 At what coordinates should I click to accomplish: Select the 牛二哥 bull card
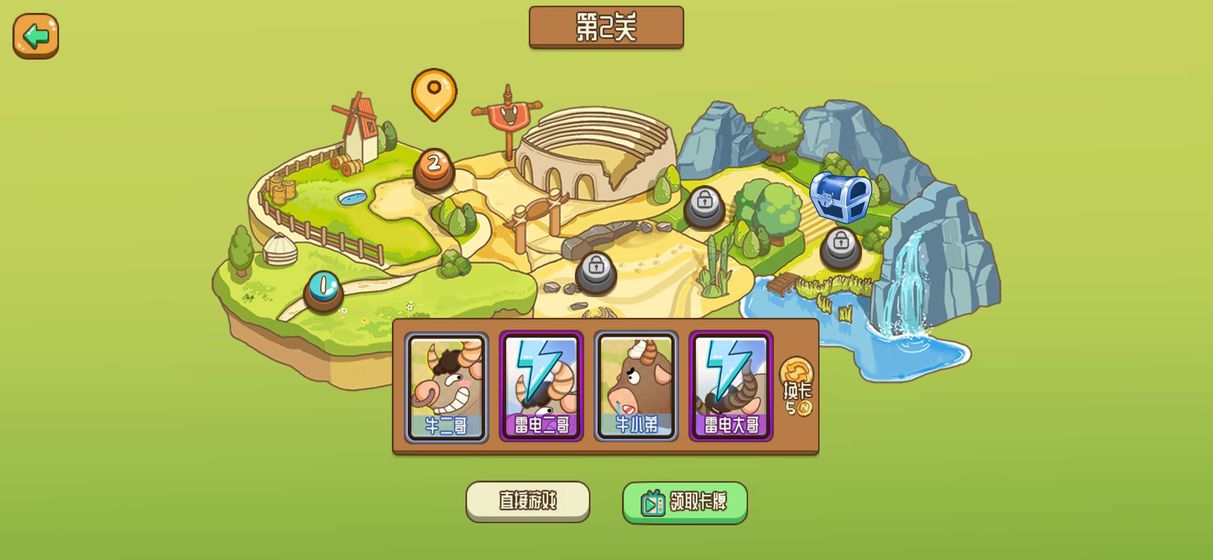pos(446,387)
